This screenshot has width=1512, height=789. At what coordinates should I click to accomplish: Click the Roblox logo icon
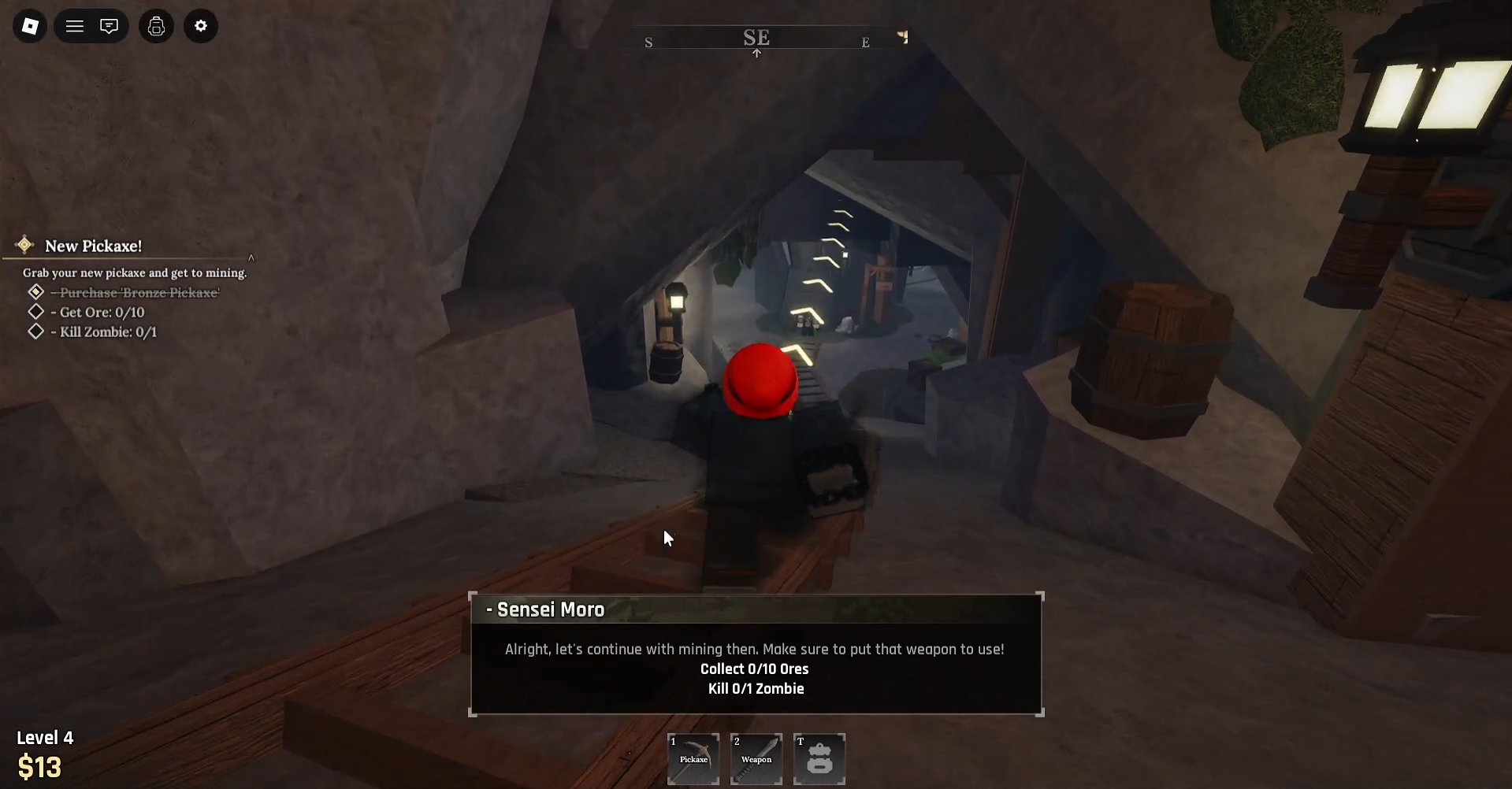(29, 26)
